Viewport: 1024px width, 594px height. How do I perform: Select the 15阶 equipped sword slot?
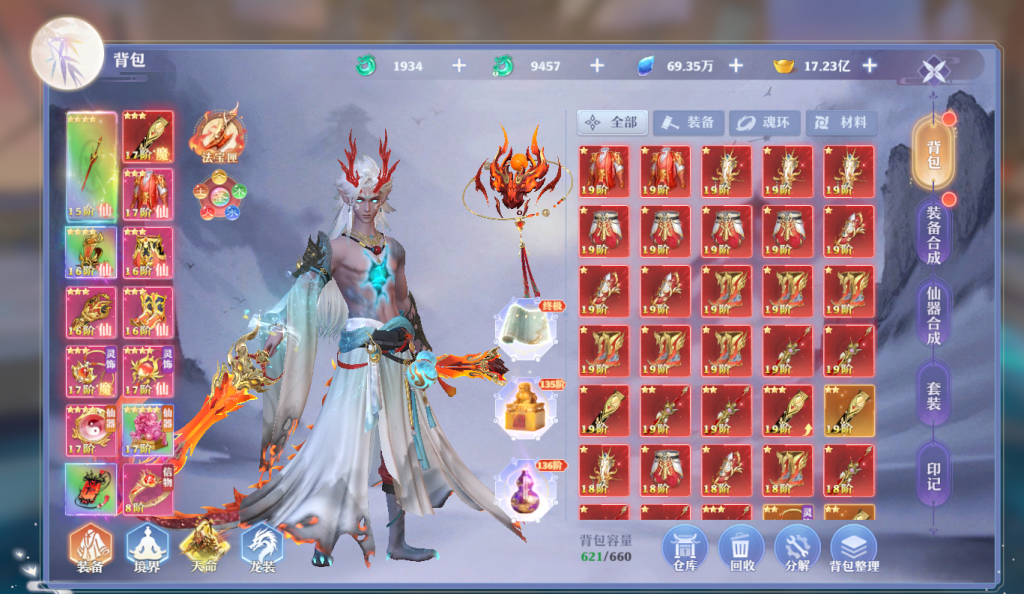91,165
